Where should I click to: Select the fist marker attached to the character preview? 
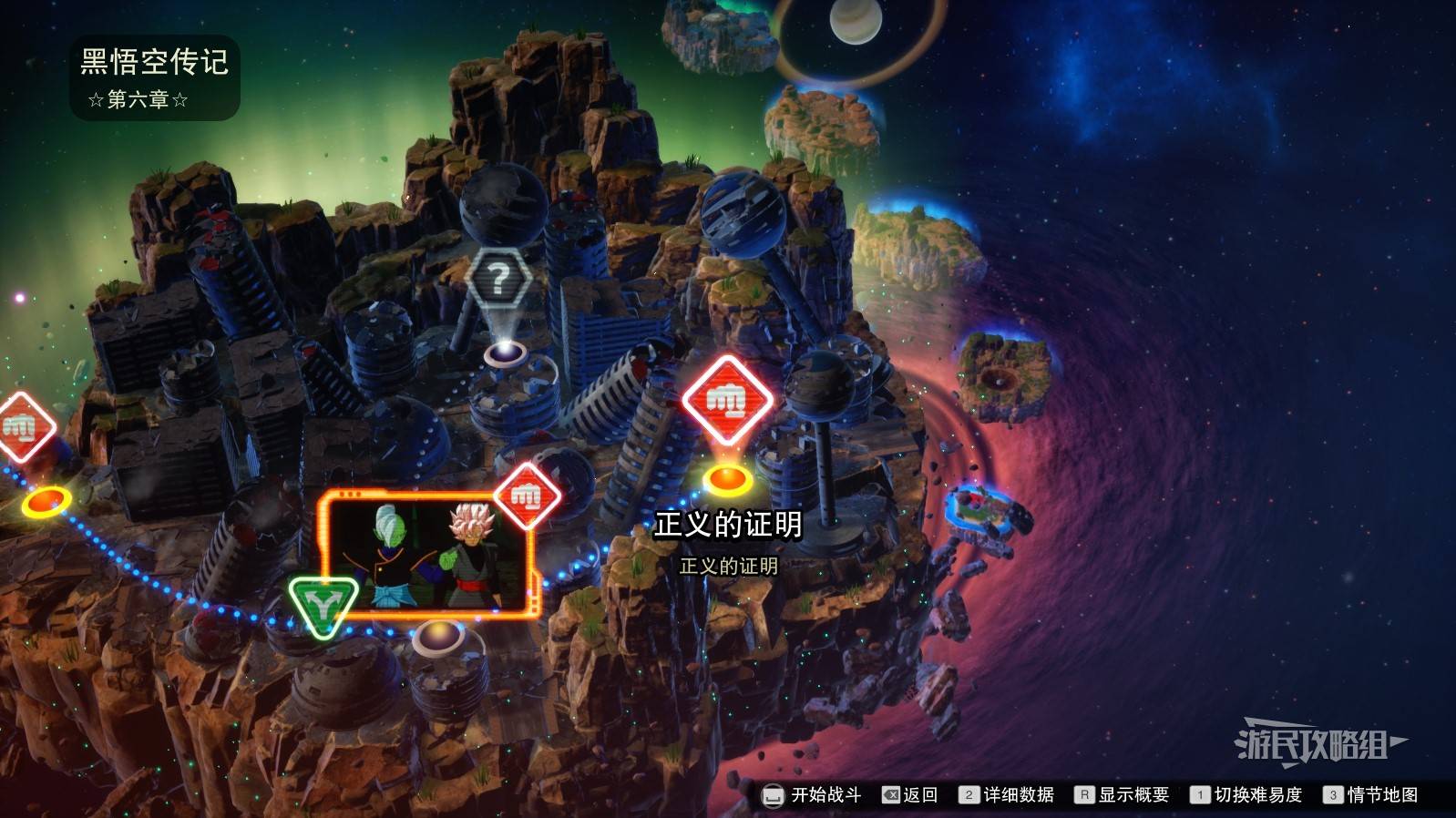pos(527,496)
